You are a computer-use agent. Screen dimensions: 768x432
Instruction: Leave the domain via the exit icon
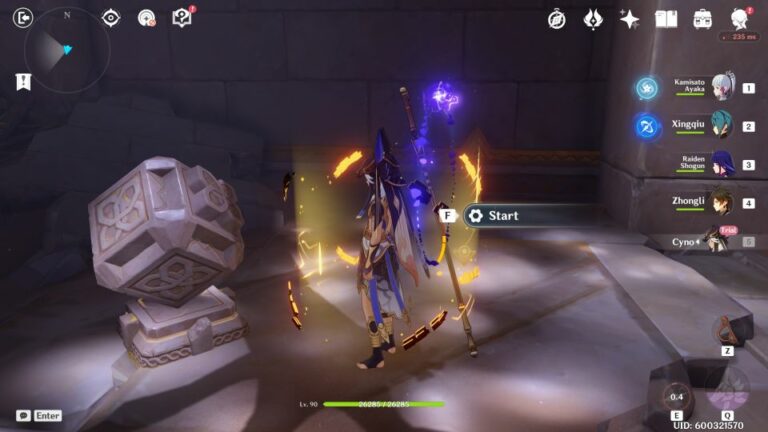24,17
